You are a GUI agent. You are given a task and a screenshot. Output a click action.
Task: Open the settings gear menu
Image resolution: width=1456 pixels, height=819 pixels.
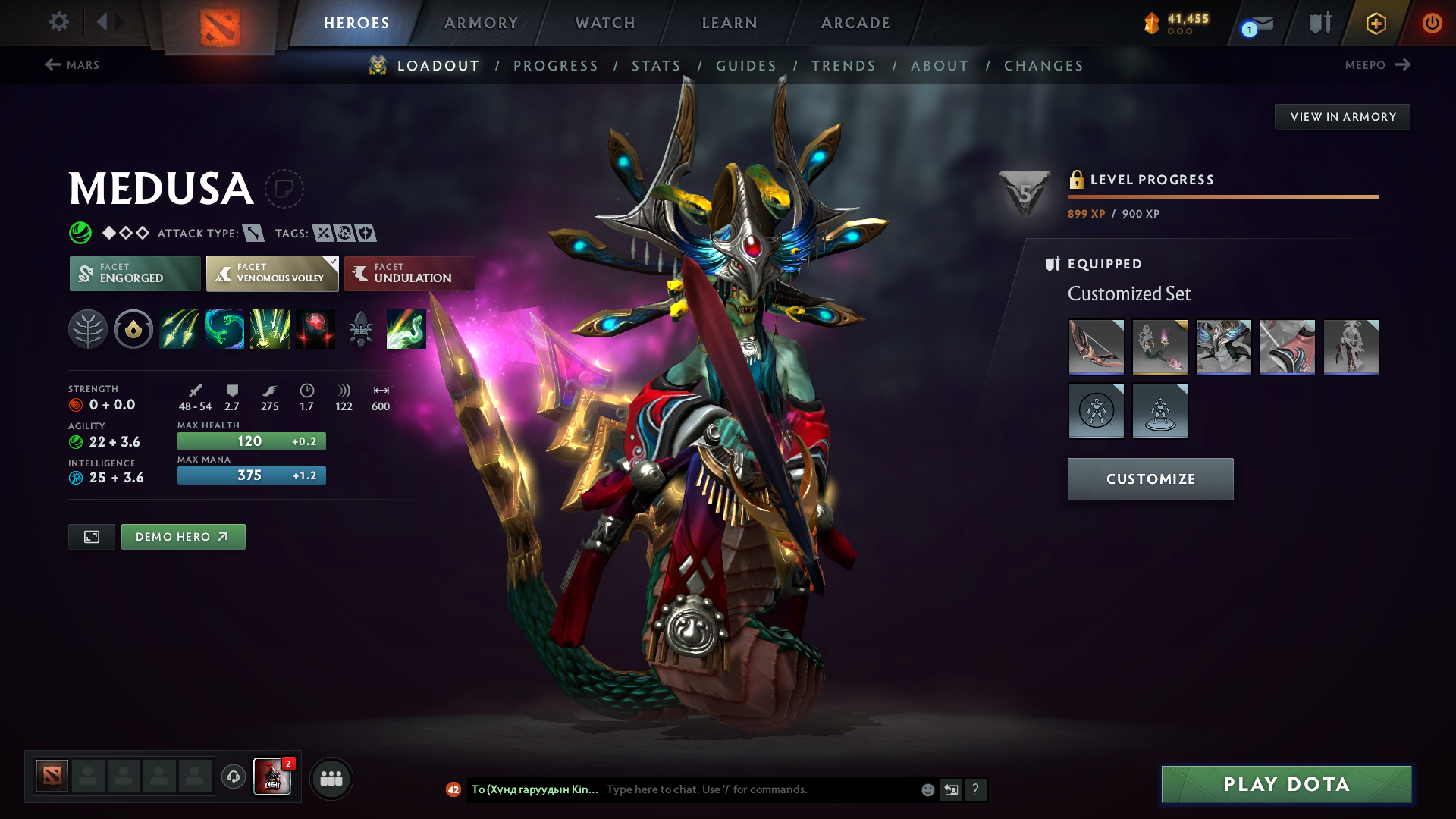tap(59, 22)
